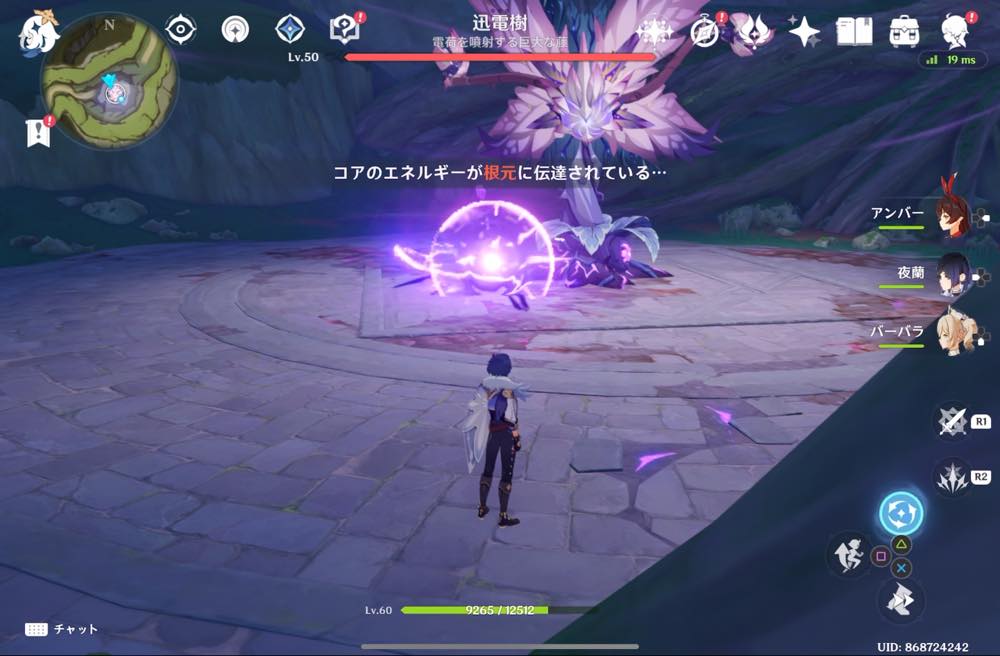Open the book-shaped handbook icon

tap(854, 32)
